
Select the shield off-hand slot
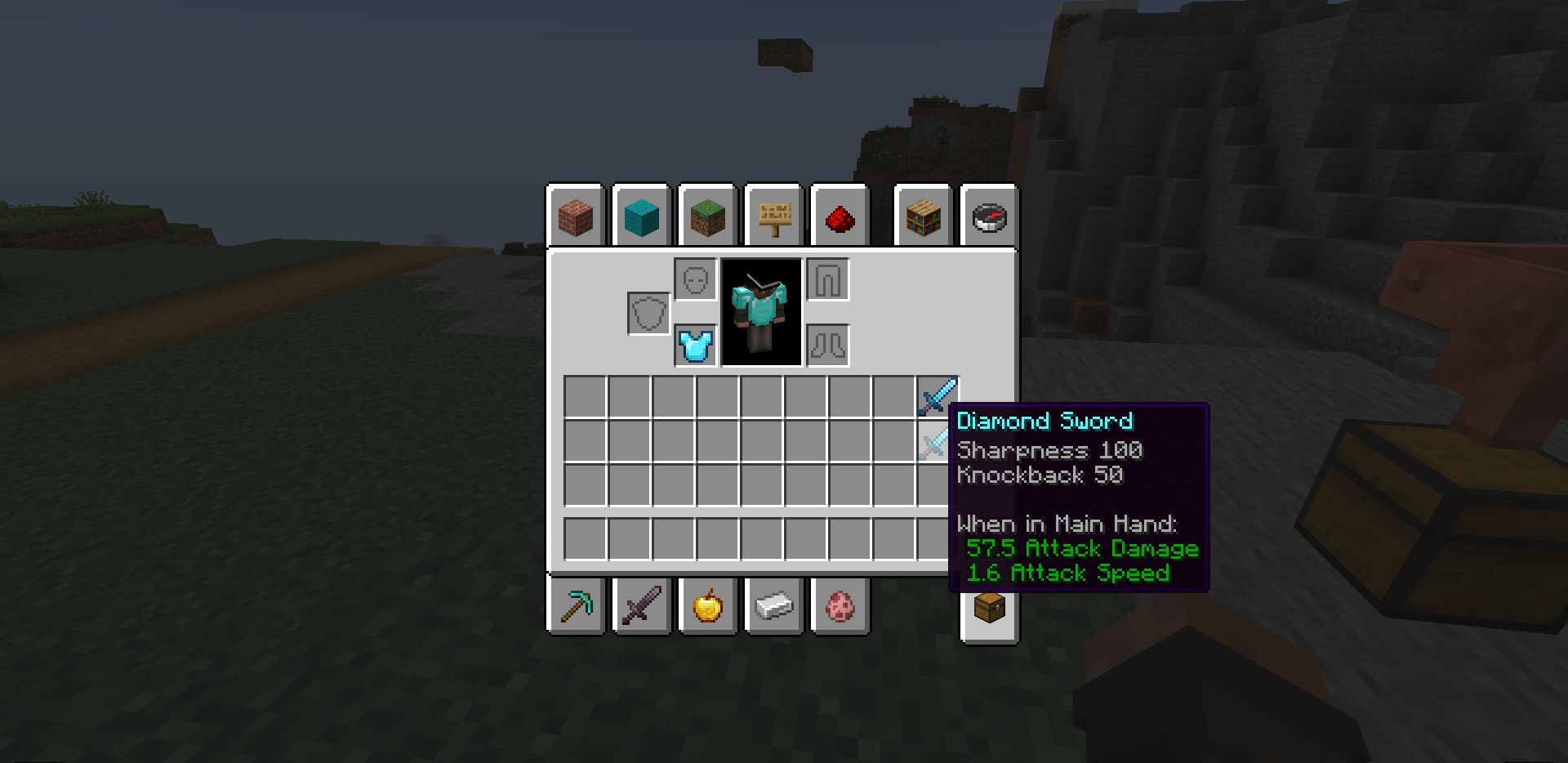pyautogui.click(x=649, y=313)
